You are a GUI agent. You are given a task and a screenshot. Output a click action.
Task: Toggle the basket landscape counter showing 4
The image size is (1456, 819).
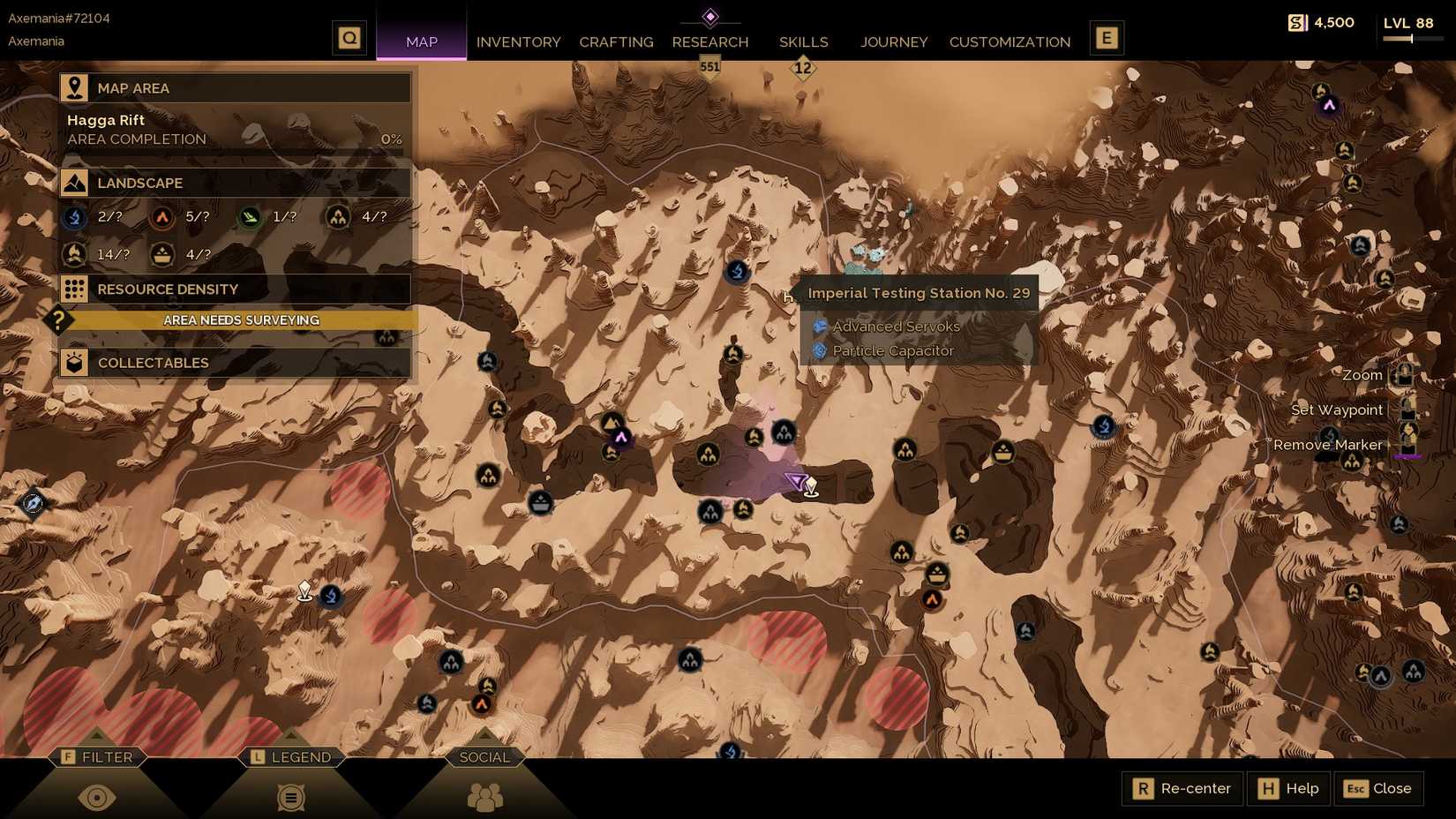click(x=161, y=254)
